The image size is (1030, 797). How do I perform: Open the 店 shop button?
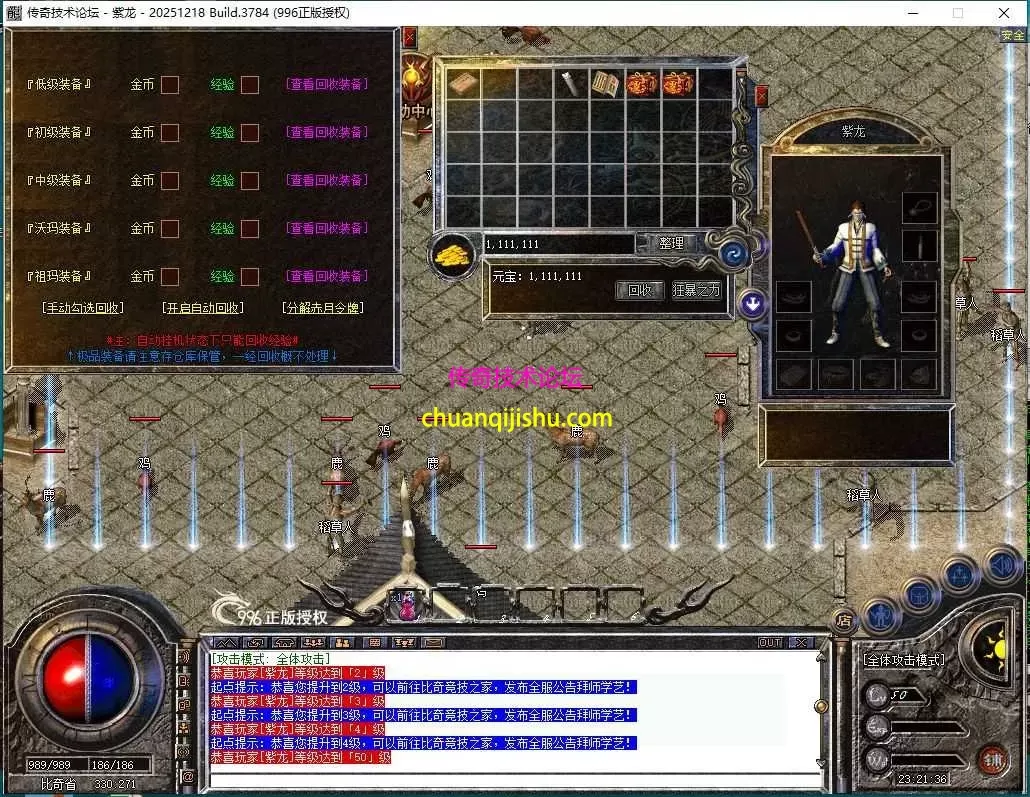[844, 620]
